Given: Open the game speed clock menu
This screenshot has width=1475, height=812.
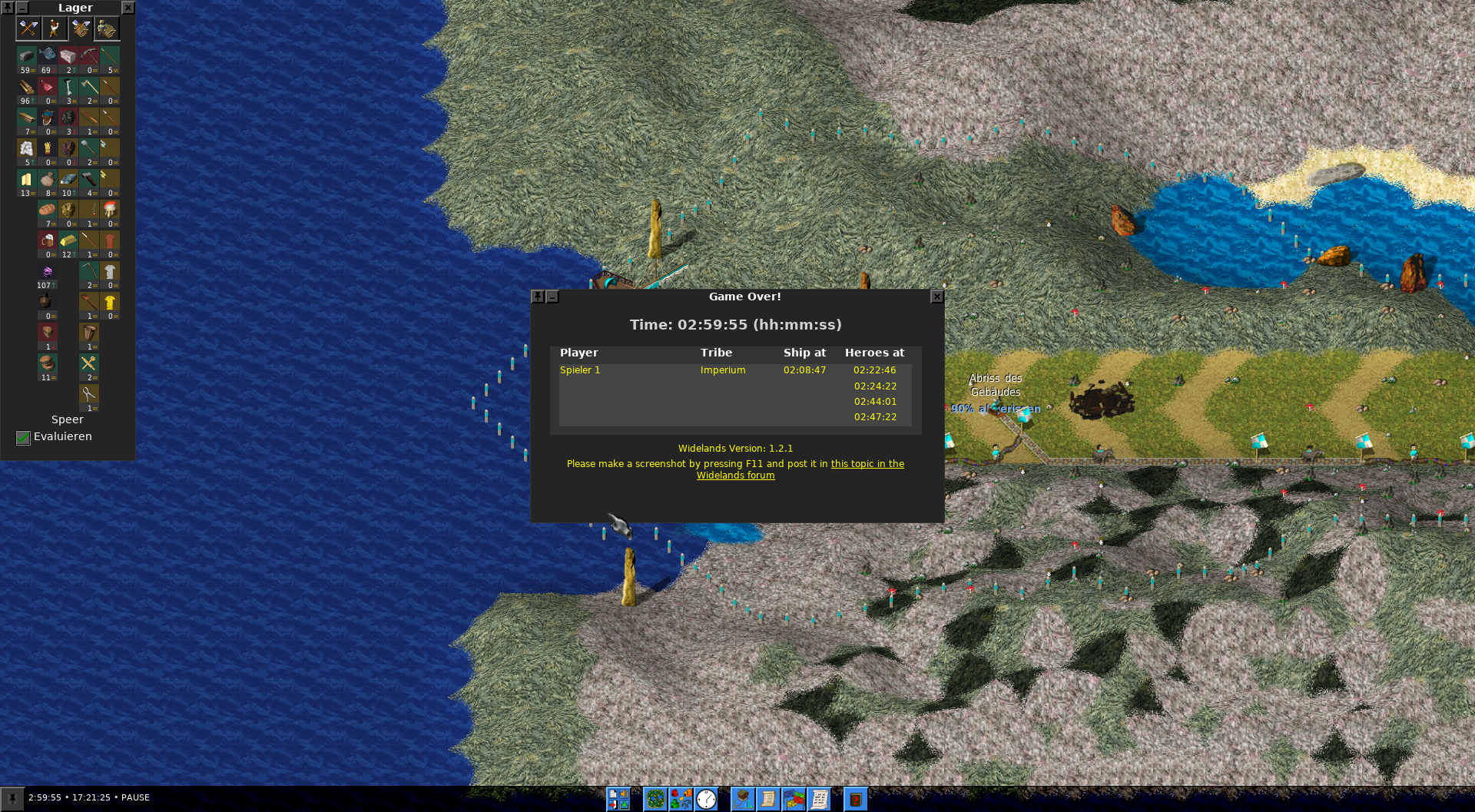Looking at the screenshot, I should click(x=706, y=799).
